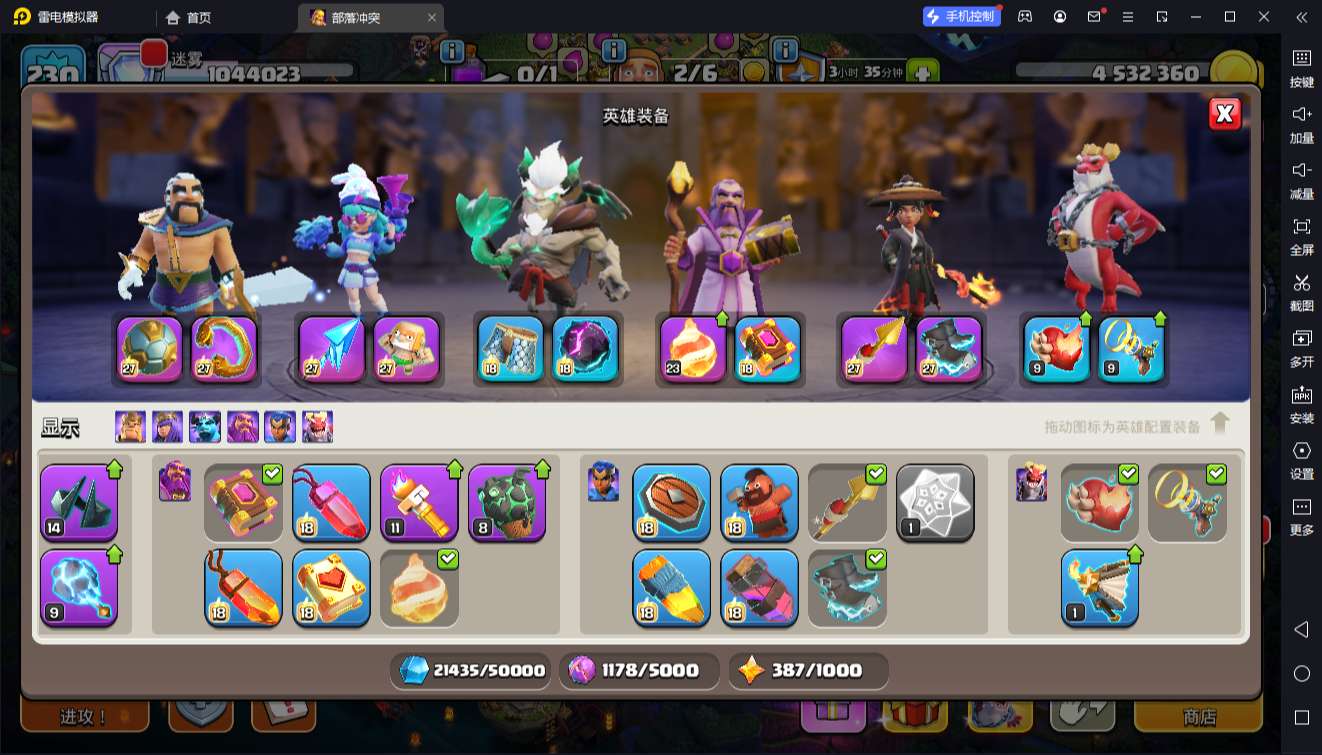Screen dimensions: 1322x755
Task: Open the emulator screenshot tool (截图)
Action: [1301, 292]
